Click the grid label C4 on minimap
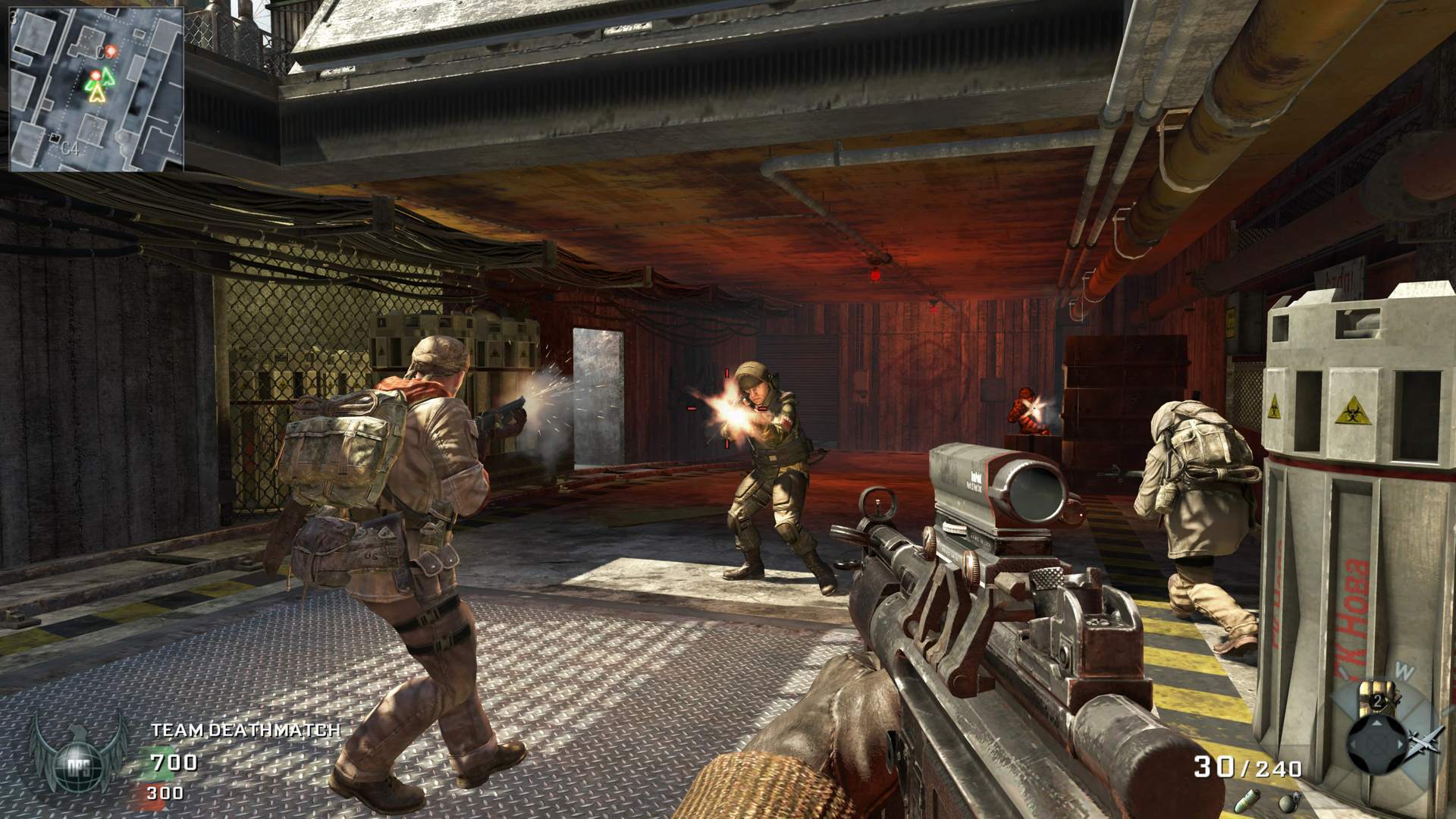The height and width of the screenshot is (819, 1456). [71, 149]
